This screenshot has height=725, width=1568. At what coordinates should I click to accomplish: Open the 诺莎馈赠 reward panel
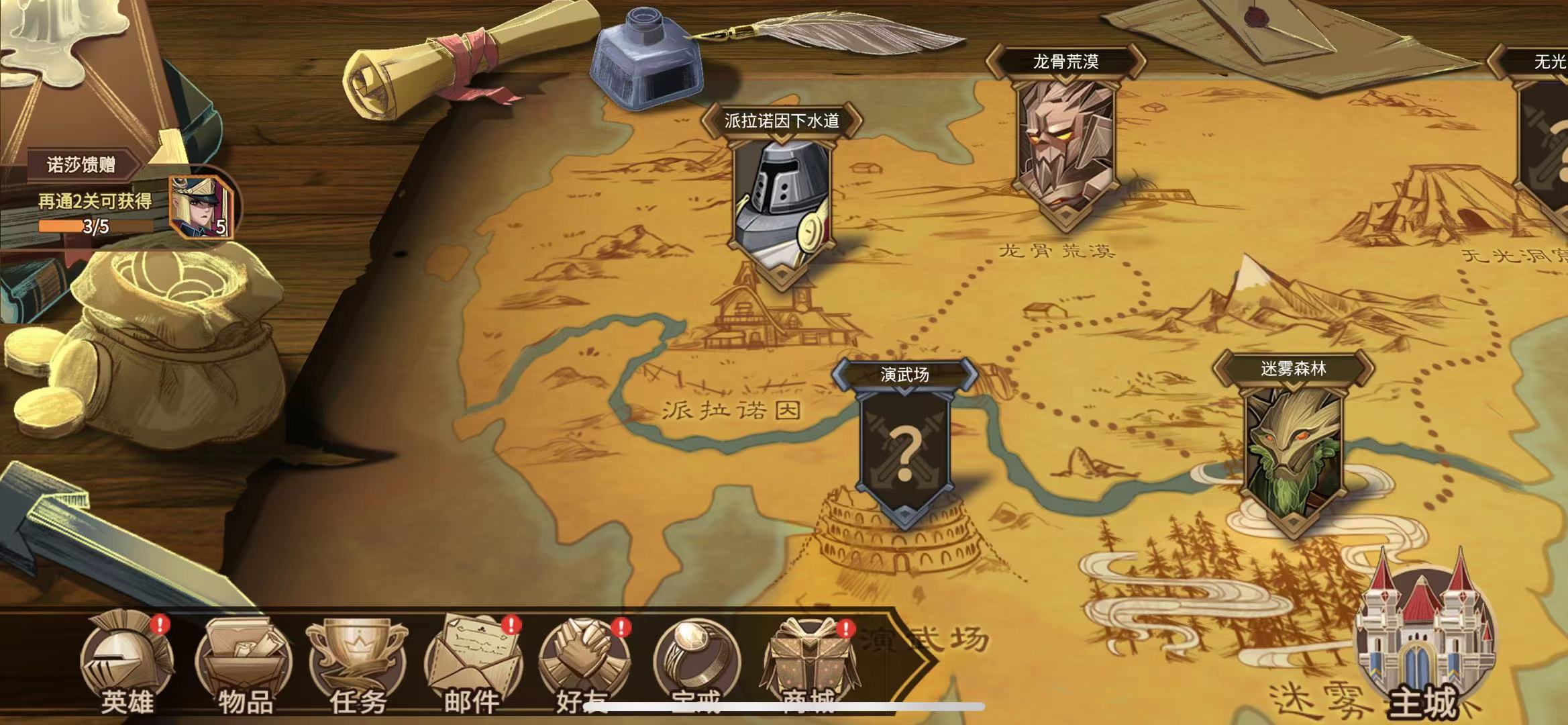coord(82,164)
